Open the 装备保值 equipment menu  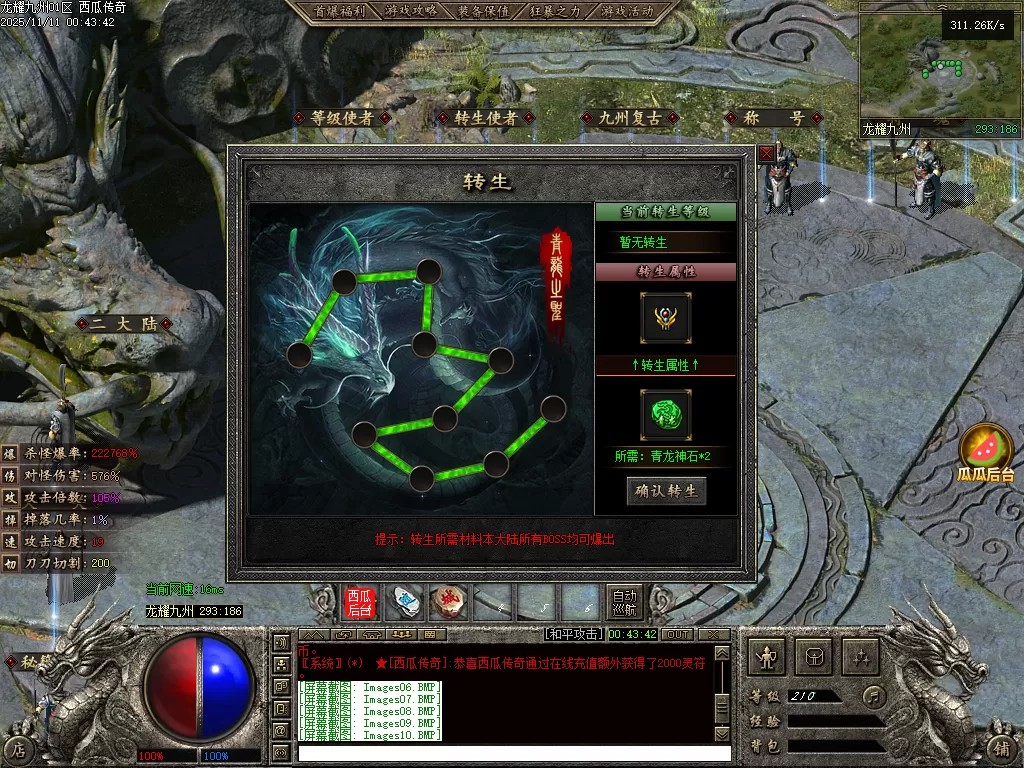(483, 11)
